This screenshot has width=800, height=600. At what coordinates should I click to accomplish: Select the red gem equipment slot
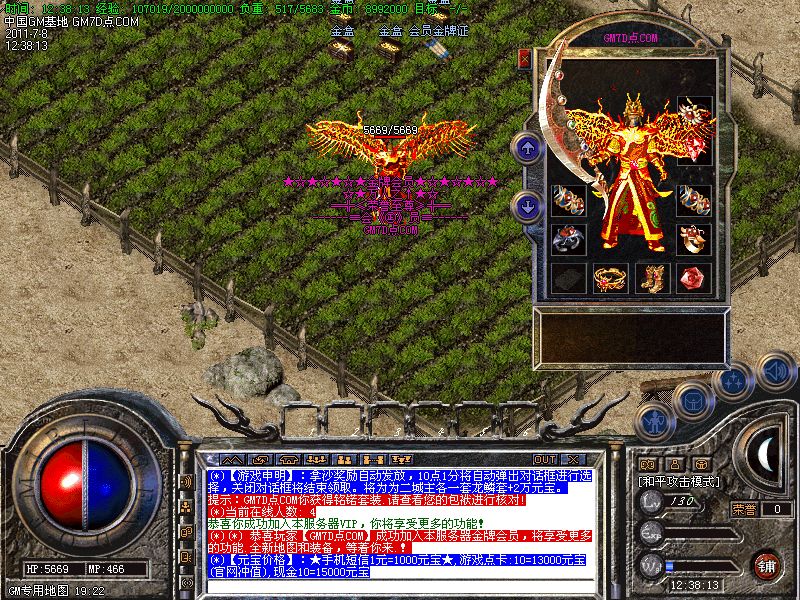(x=693, y=277)
